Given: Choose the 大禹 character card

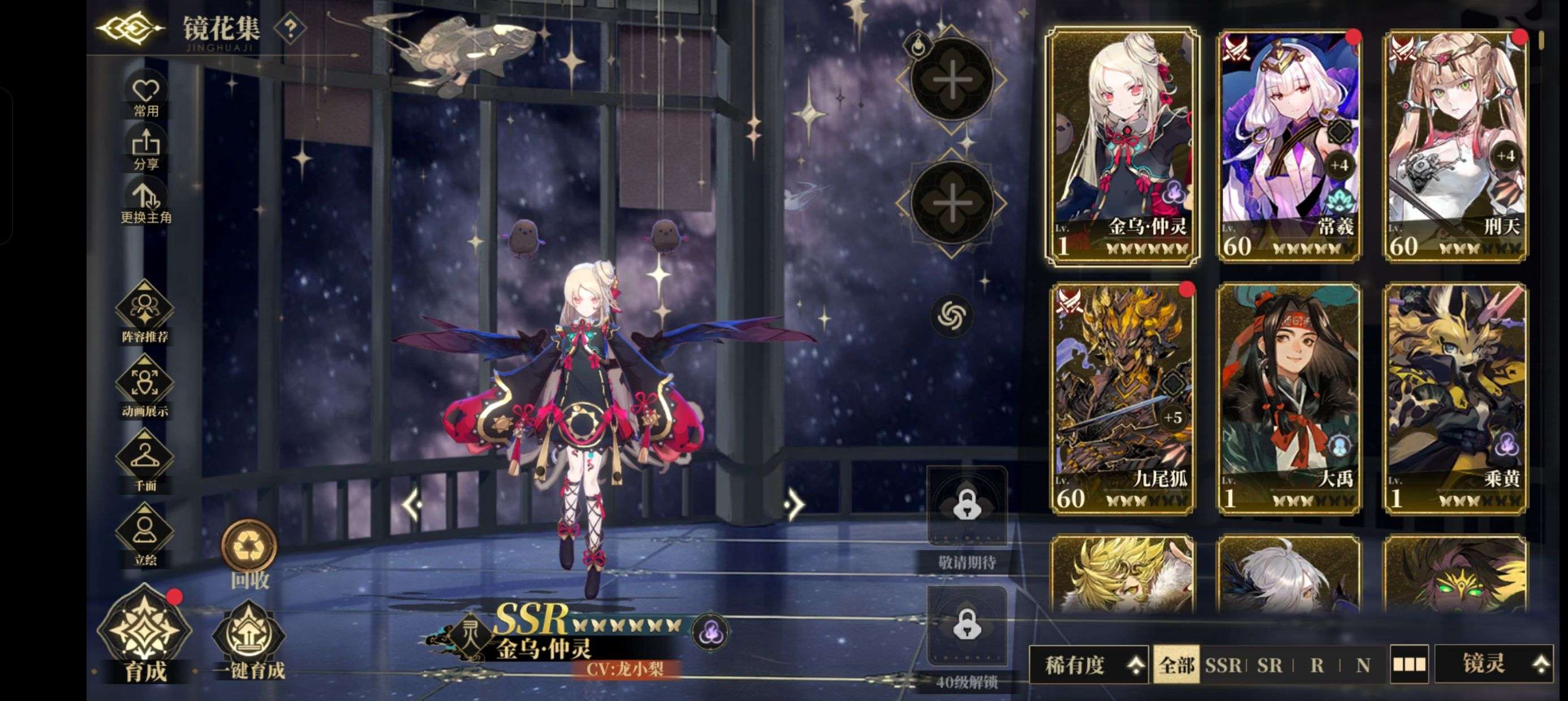Looking at the screenshot, I should tap(1289, 399).
